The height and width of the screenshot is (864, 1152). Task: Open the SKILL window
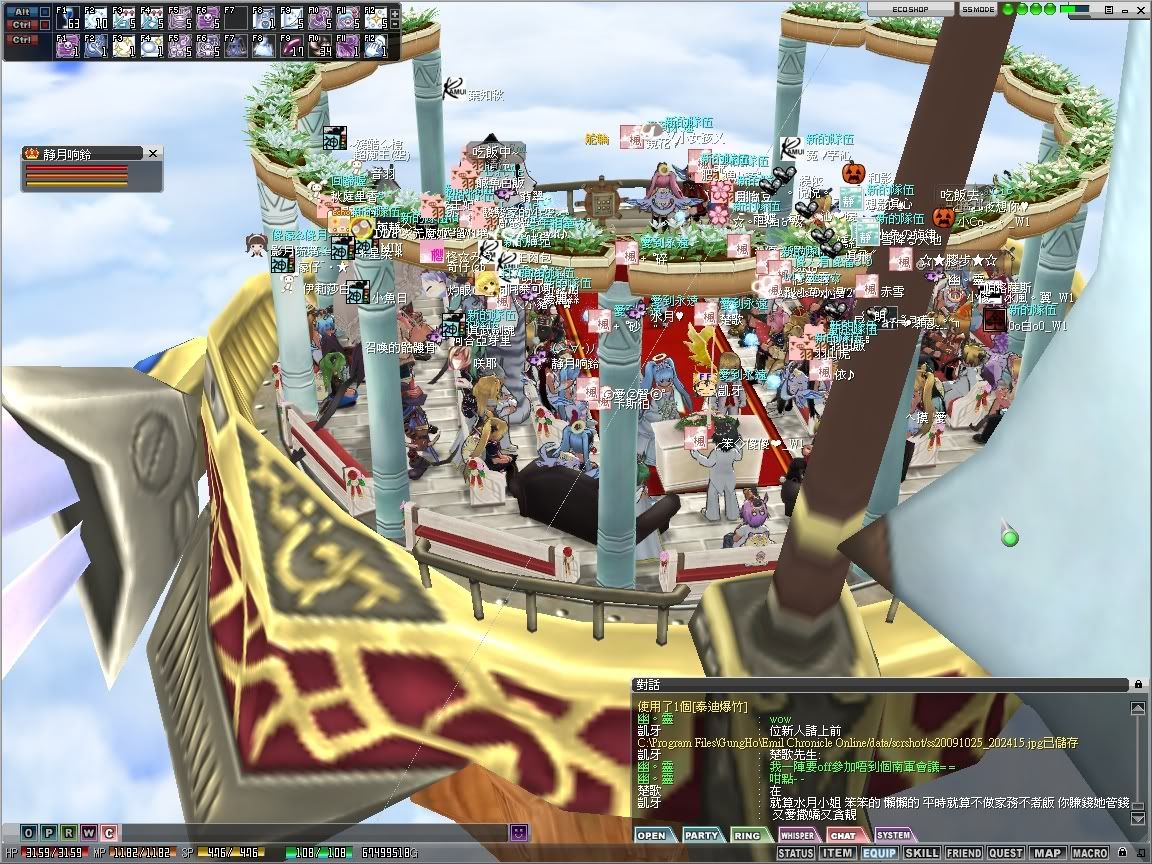click(921, 853)
